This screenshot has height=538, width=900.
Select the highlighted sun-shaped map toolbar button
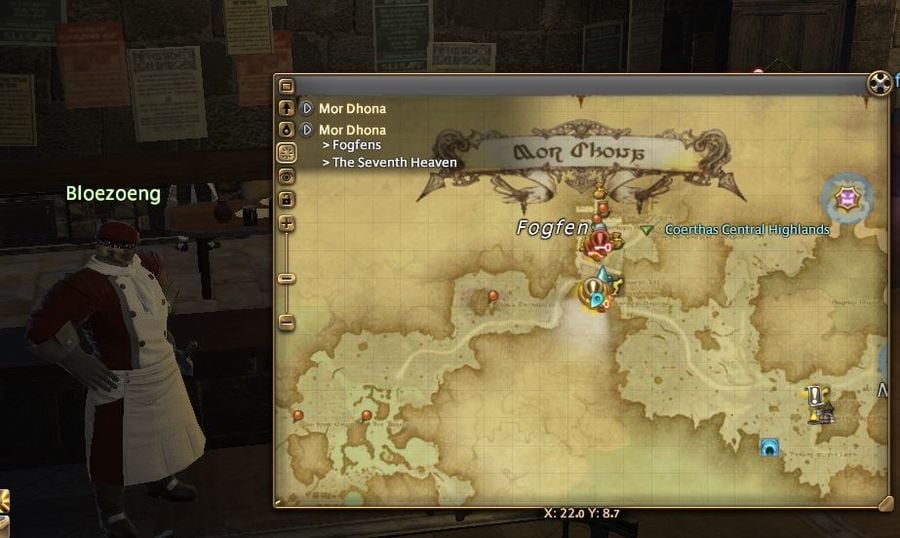[x=287, y=153]
